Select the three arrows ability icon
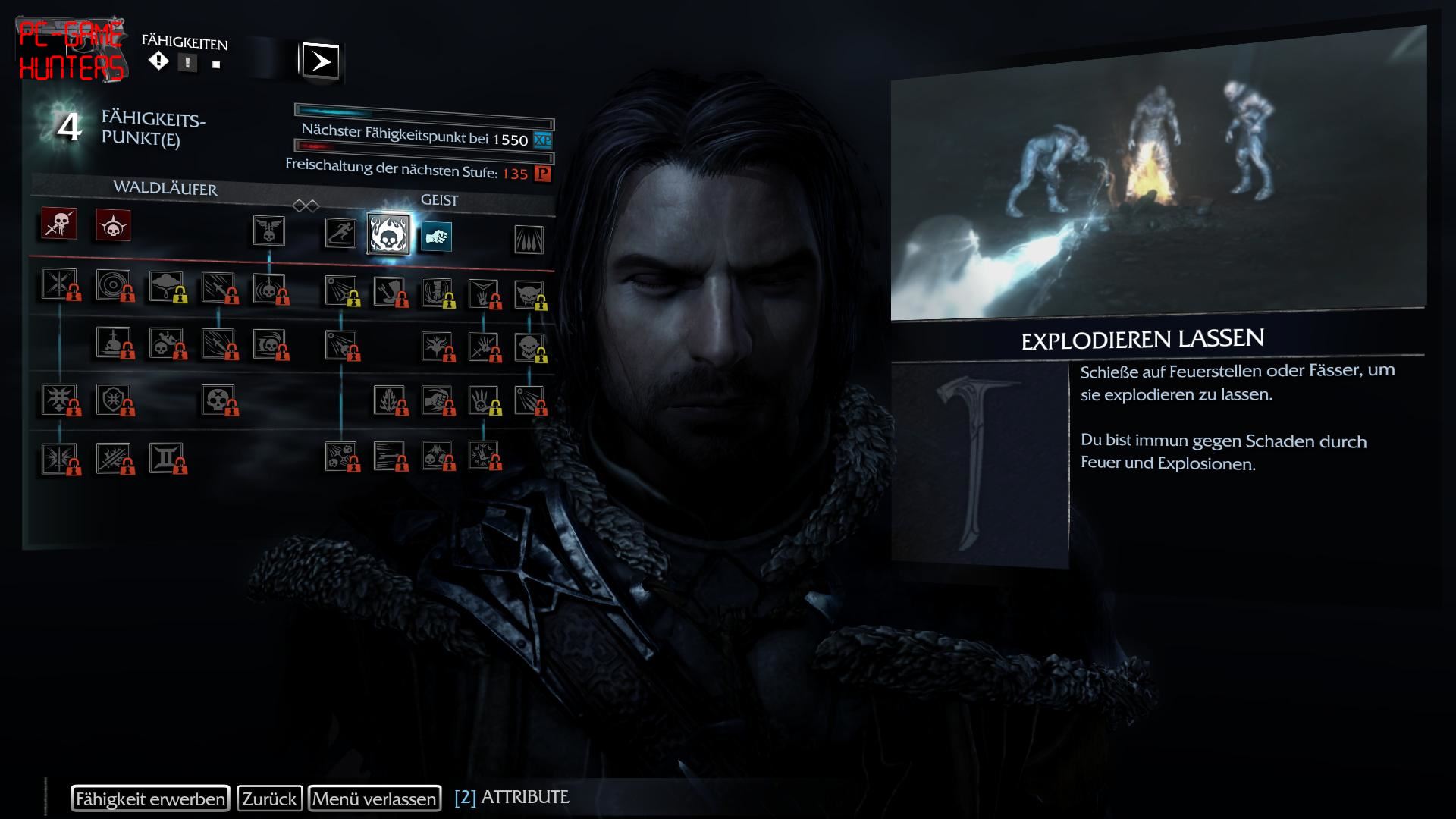 click(x=529, y=240)
